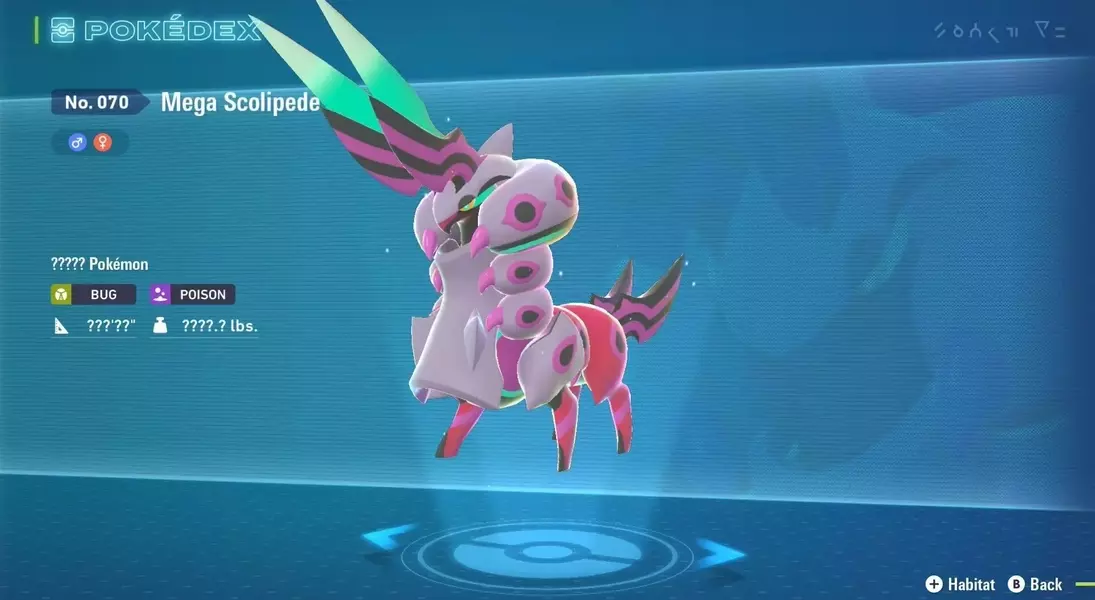Click the Bug type badge

pyautogui.click(x=93, y=295)
